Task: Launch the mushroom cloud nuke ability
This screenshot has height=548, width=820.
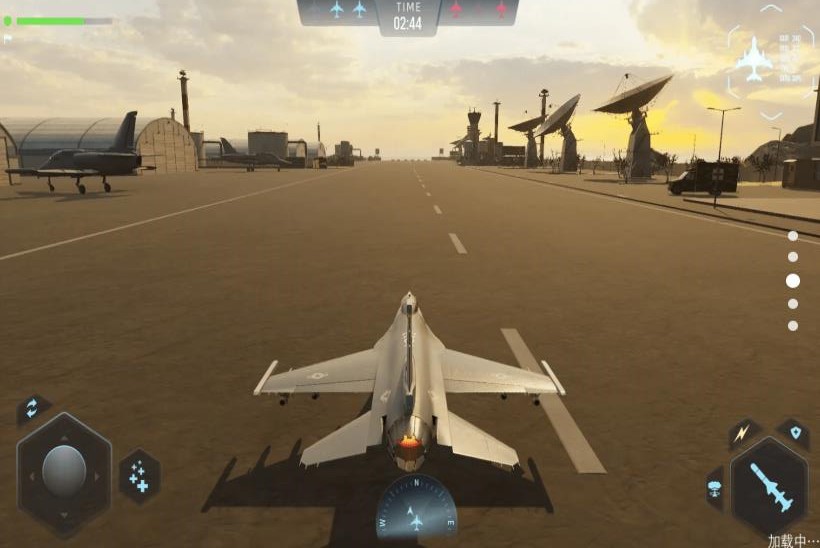Action: pyautogui.click(x=716, y=488)
